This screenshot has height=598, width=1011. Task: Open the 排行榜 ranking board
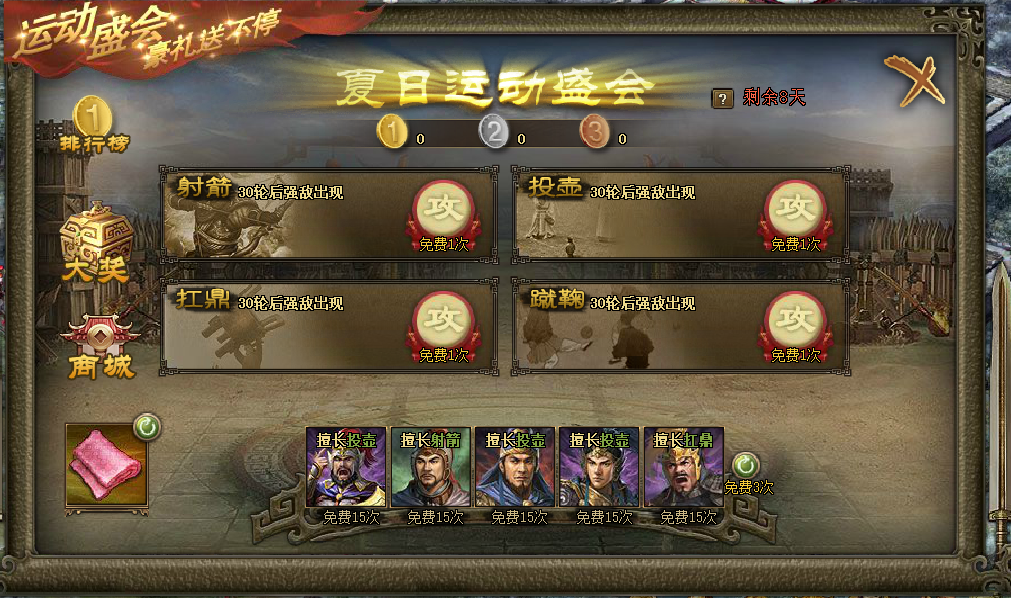pos(93,124)
